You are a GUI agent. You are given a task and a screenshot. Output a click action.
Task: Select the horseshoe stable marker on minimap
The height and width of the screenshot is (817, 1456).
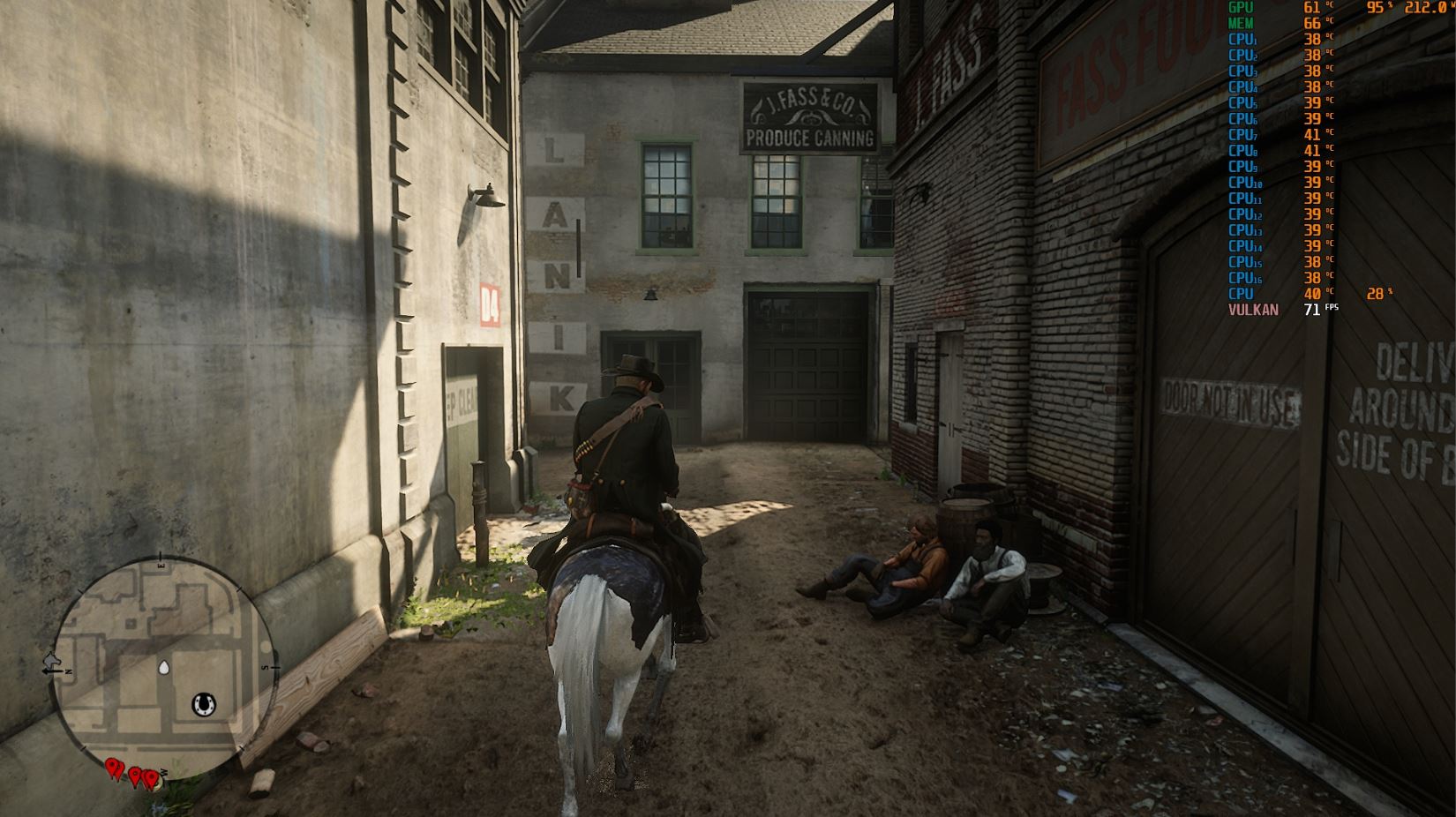coord(204,704)
